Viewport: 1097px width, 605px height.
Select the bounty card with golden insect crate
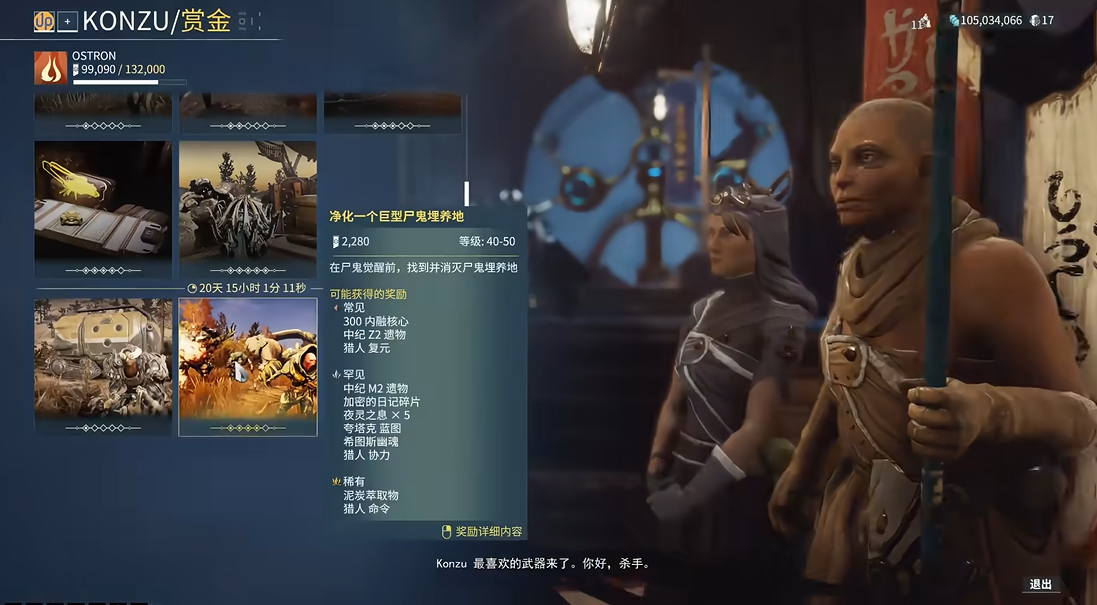pyautogui.click(x=103, y=208)
